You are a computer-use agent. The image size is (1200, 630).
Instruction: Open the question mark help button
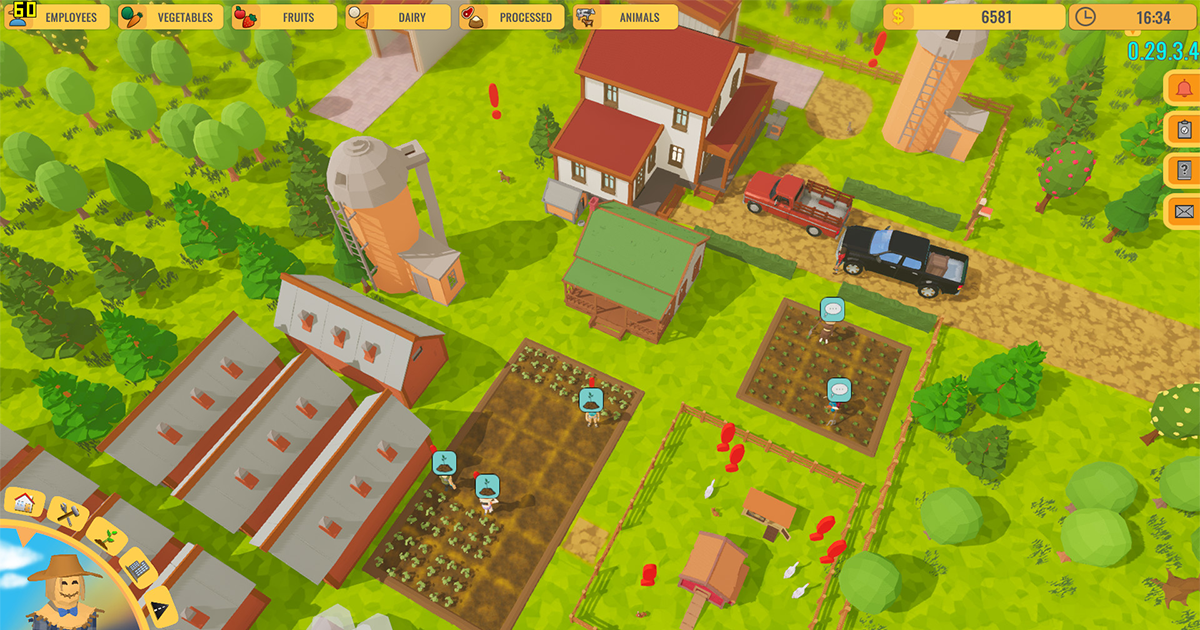click(1184, 169)
